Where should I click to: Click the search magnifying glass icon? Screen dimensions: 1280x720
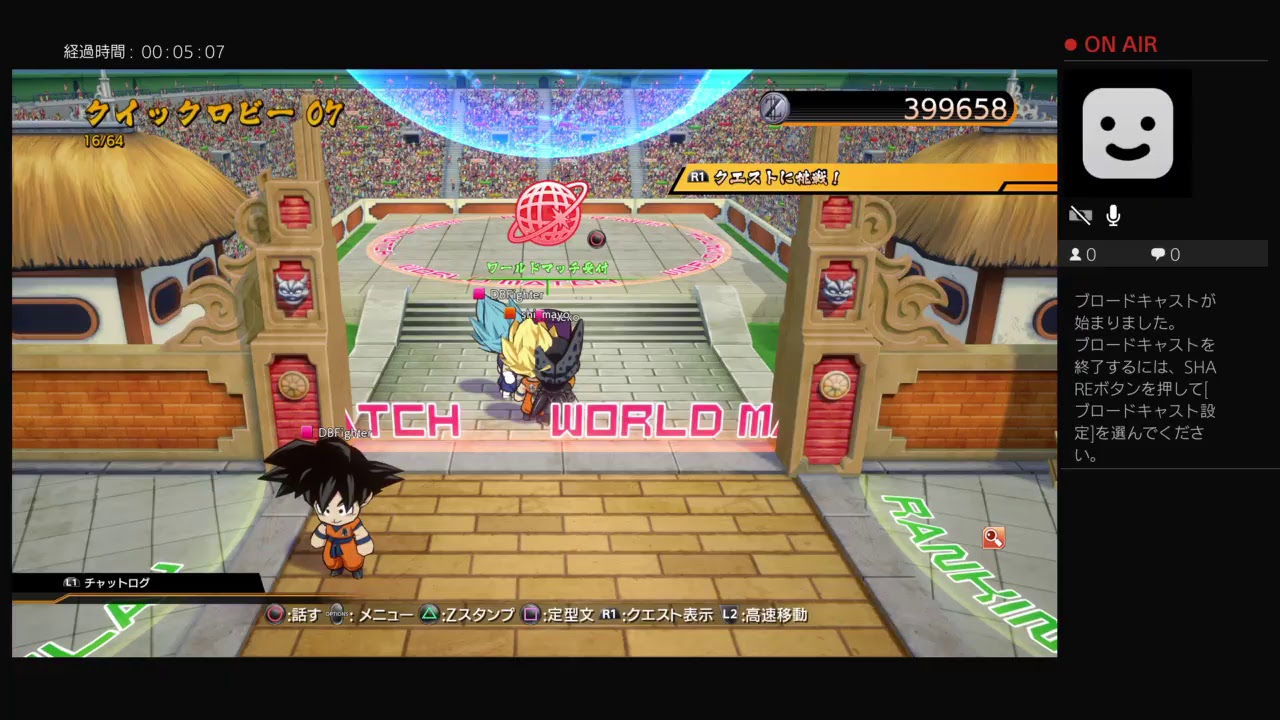pos(993,538)
